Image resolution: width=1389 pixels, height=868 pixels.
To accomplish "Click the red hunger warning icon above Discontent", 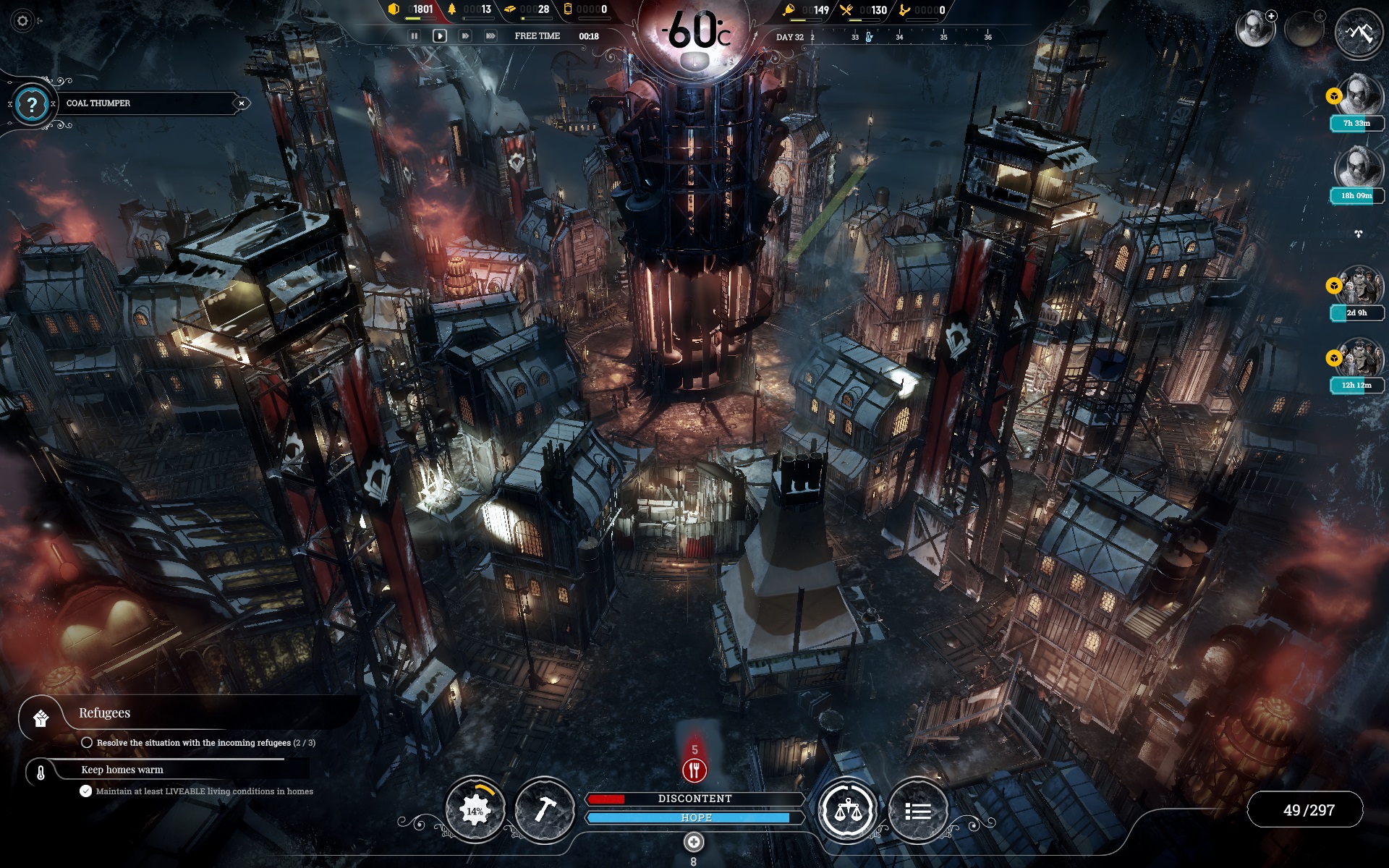I will pos(694,771).
